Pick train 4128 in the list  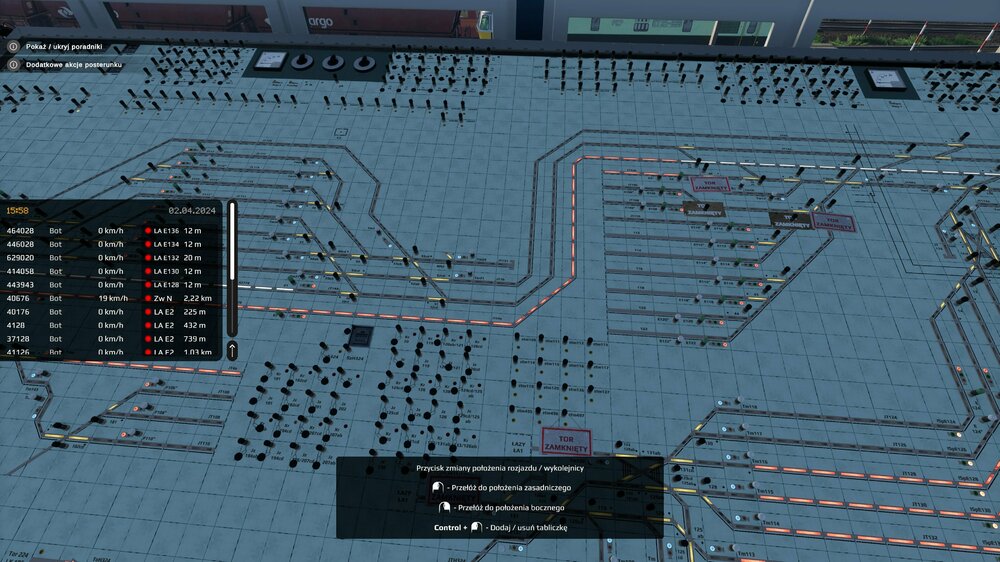(x=110, y=325)
